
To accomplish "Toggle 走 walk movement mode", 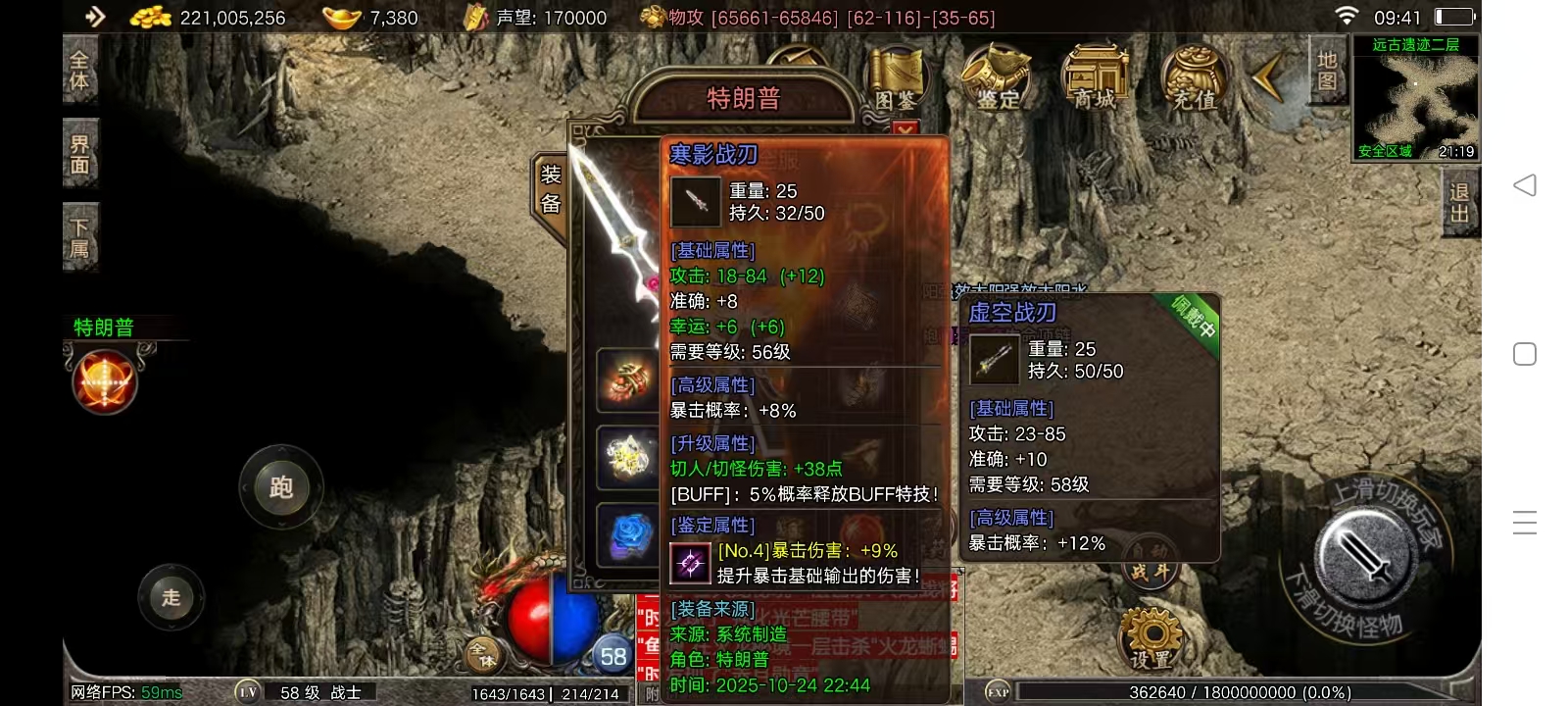I will click(x=171, y=596).
